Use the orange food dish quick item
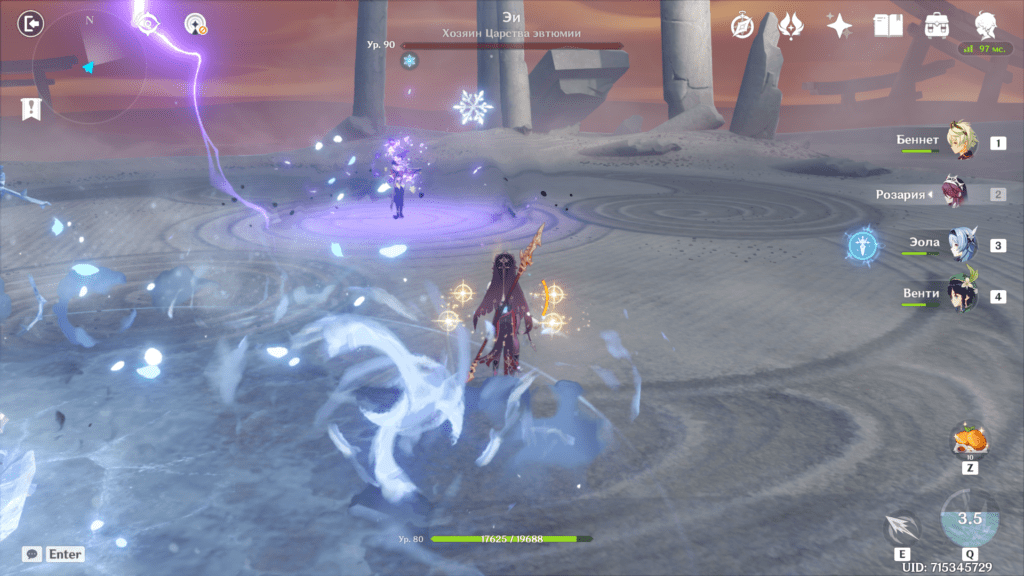Screen dimensions: 1024x576 (x=969, y=440)
